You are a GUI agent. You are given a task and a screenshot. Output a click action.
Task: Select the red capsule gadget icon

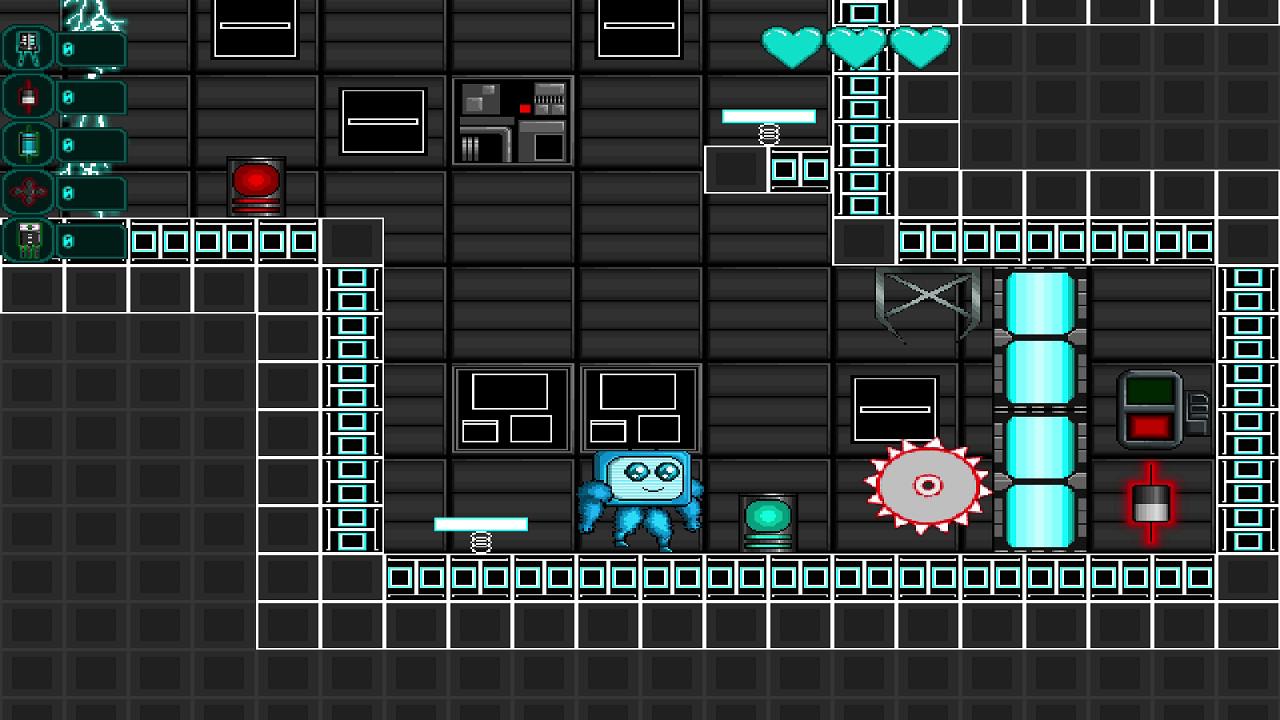click(x=27, y=95)
